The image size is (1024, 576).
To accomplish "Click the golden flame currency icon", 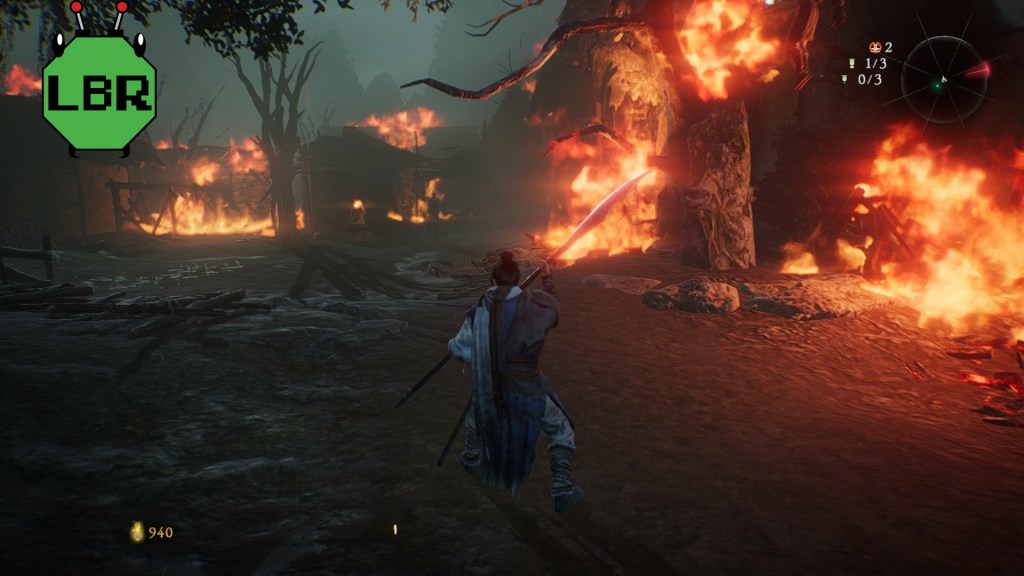I will coord(137,532).
